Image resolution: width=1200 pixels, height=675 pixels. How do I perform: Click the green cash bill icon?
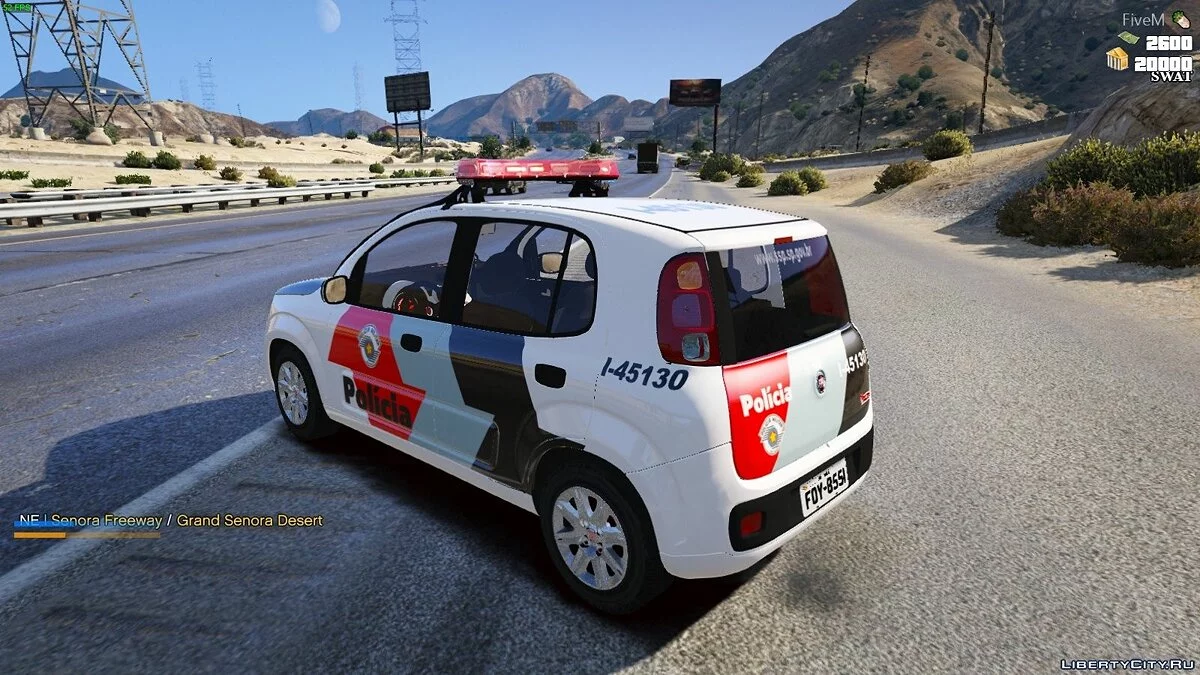(1128, 39)
